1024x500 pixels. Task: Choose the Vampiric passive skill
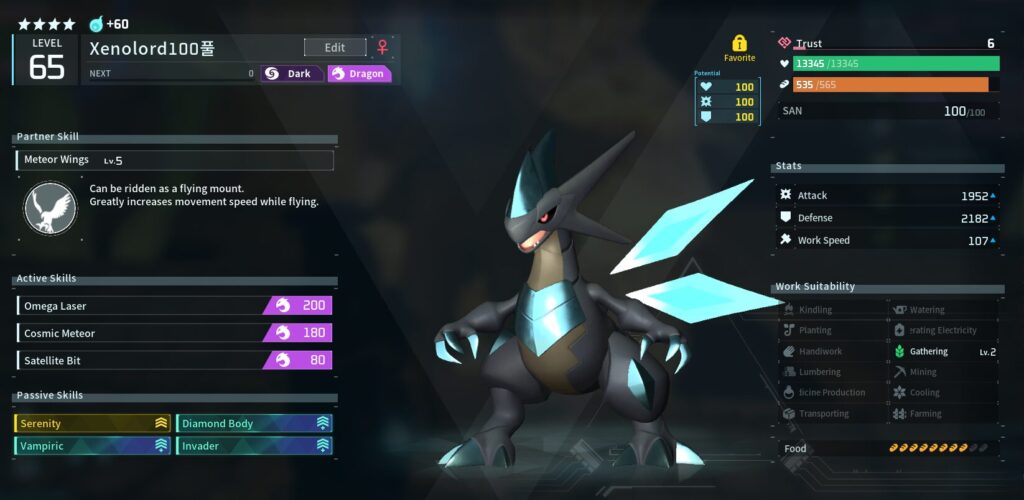(x=92, y=446)
